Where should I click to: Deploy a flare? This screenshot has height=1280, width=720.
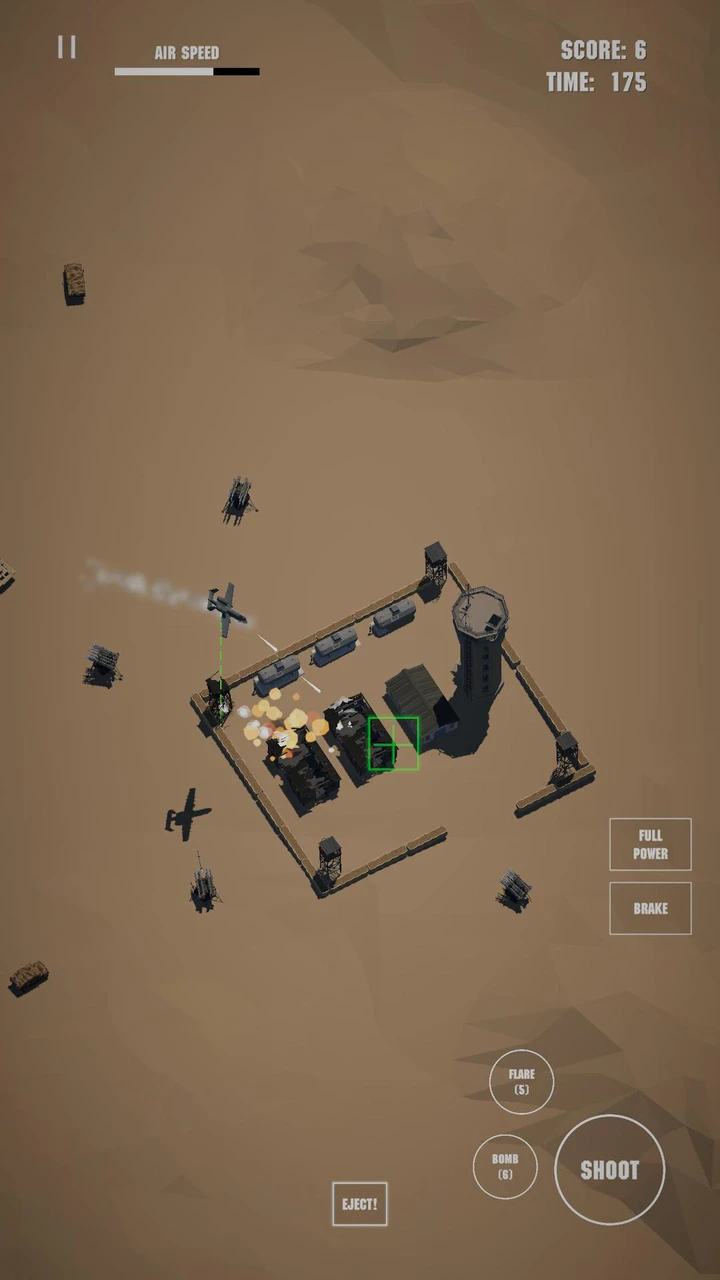pyautogui.click(x=521, y=1081)
